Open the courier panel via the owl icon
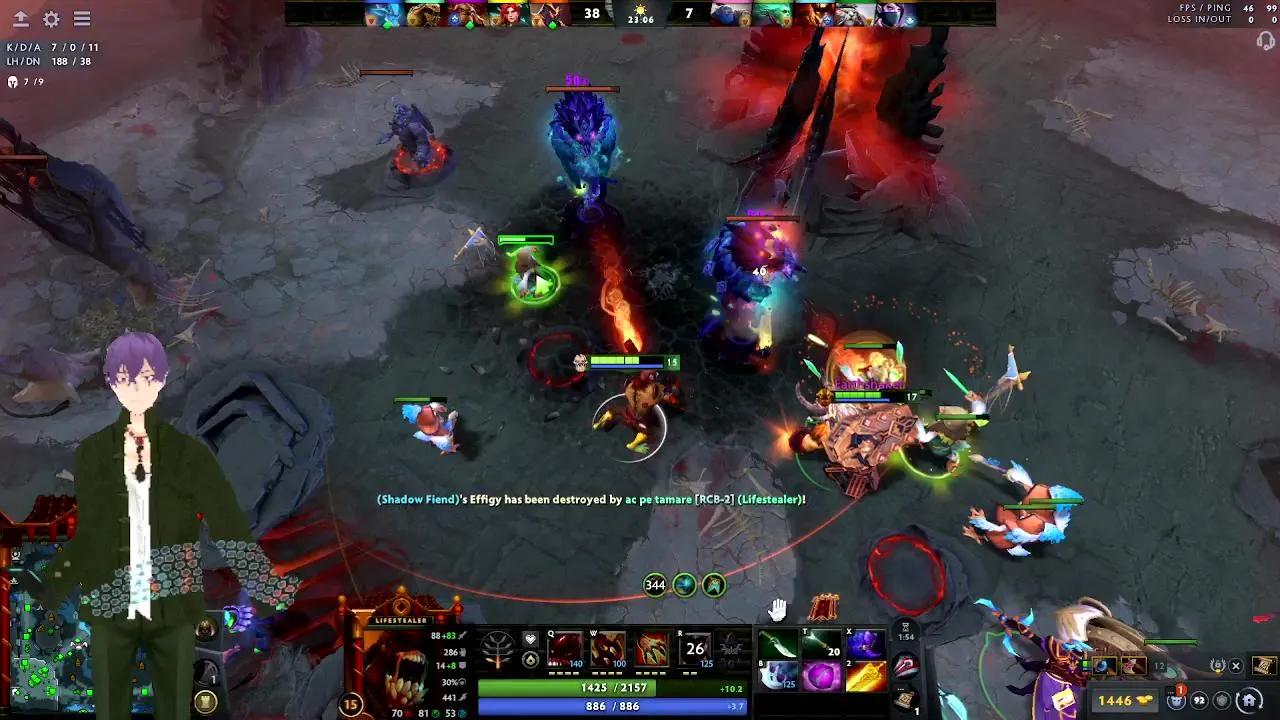 click(x=1176, y=700)
